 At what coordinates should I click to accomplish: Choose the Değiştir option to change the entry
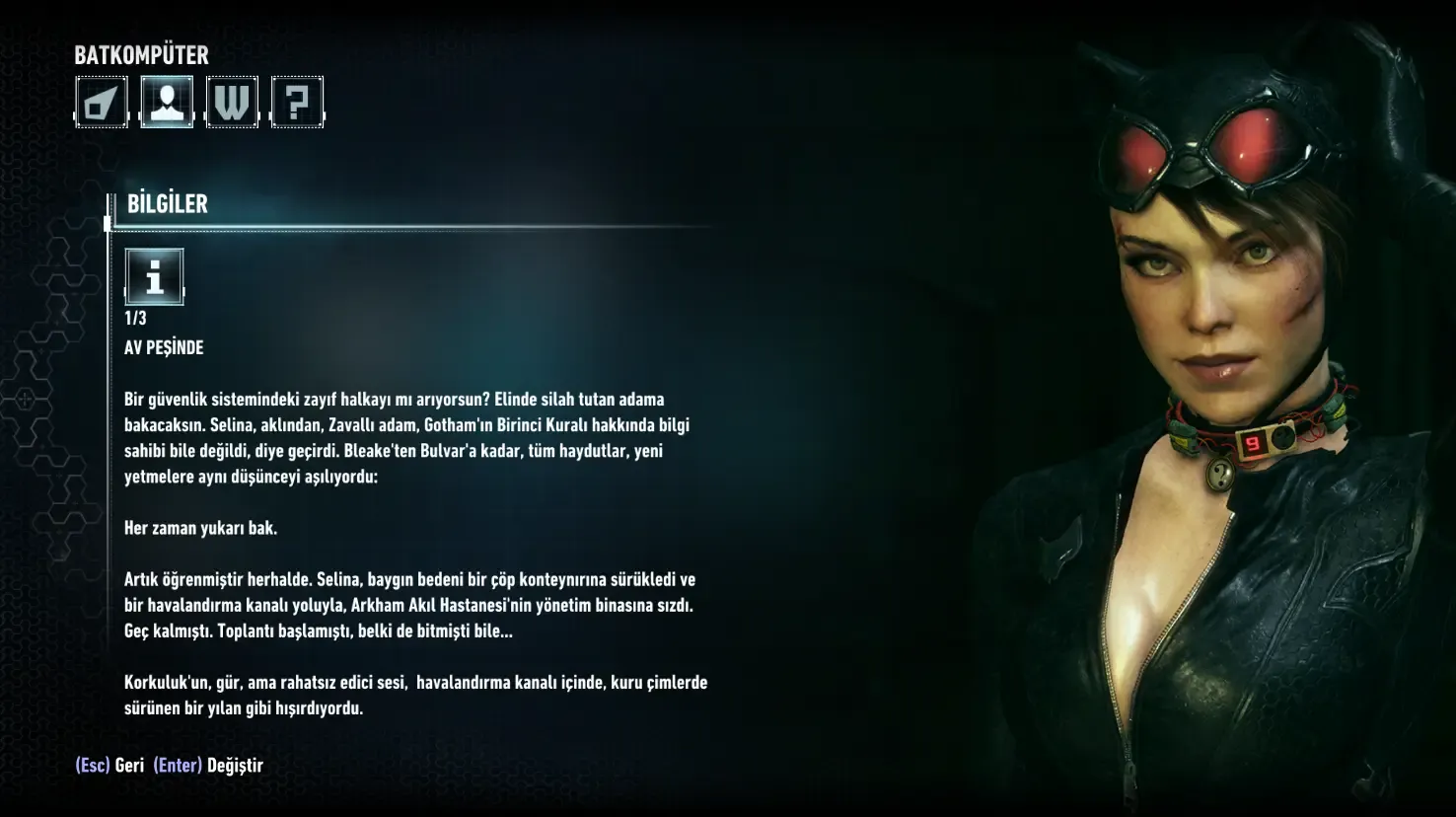[209, 766]
